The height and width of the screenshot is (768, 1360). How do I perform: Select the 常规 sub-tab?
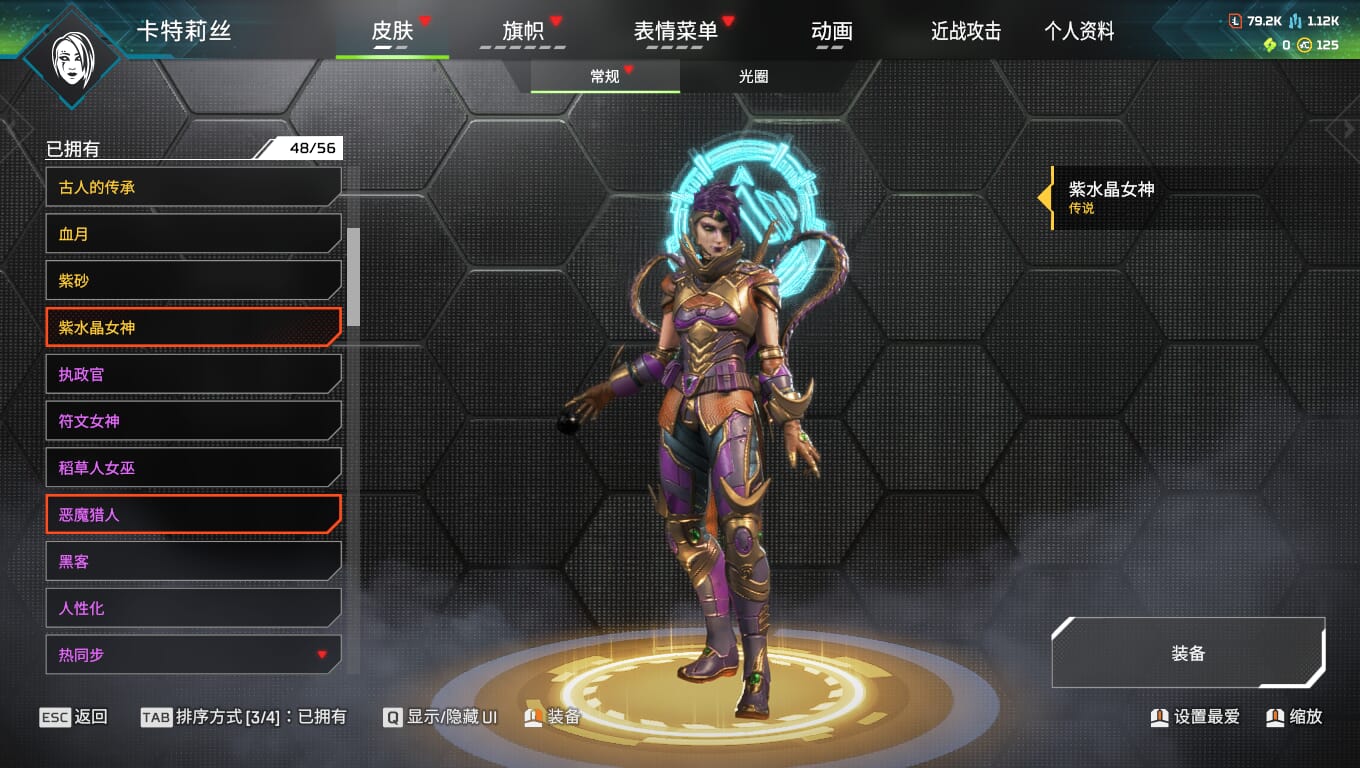pos(605,77)
